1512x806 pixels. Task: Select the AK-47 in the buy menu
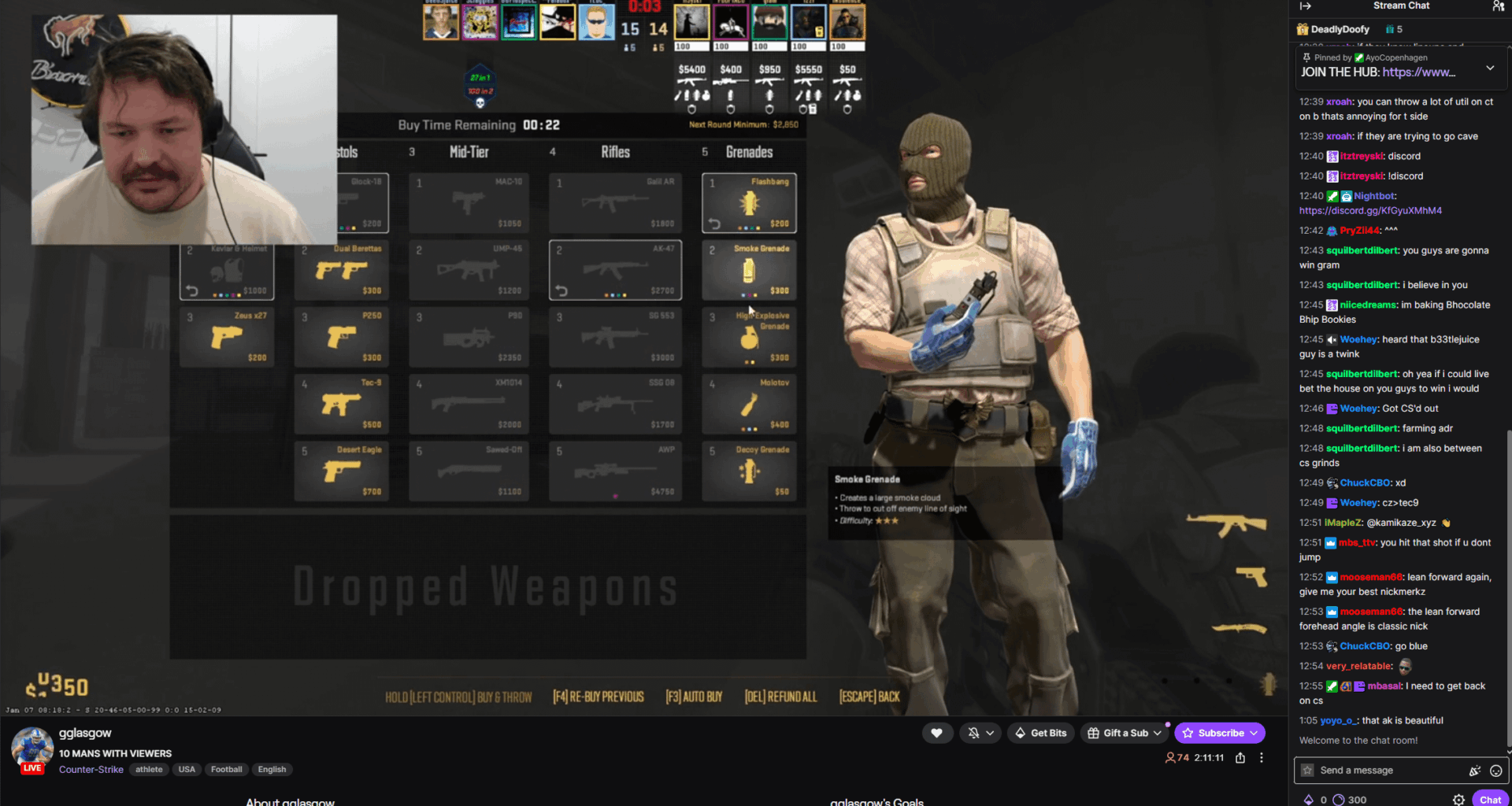click(615, 270)
